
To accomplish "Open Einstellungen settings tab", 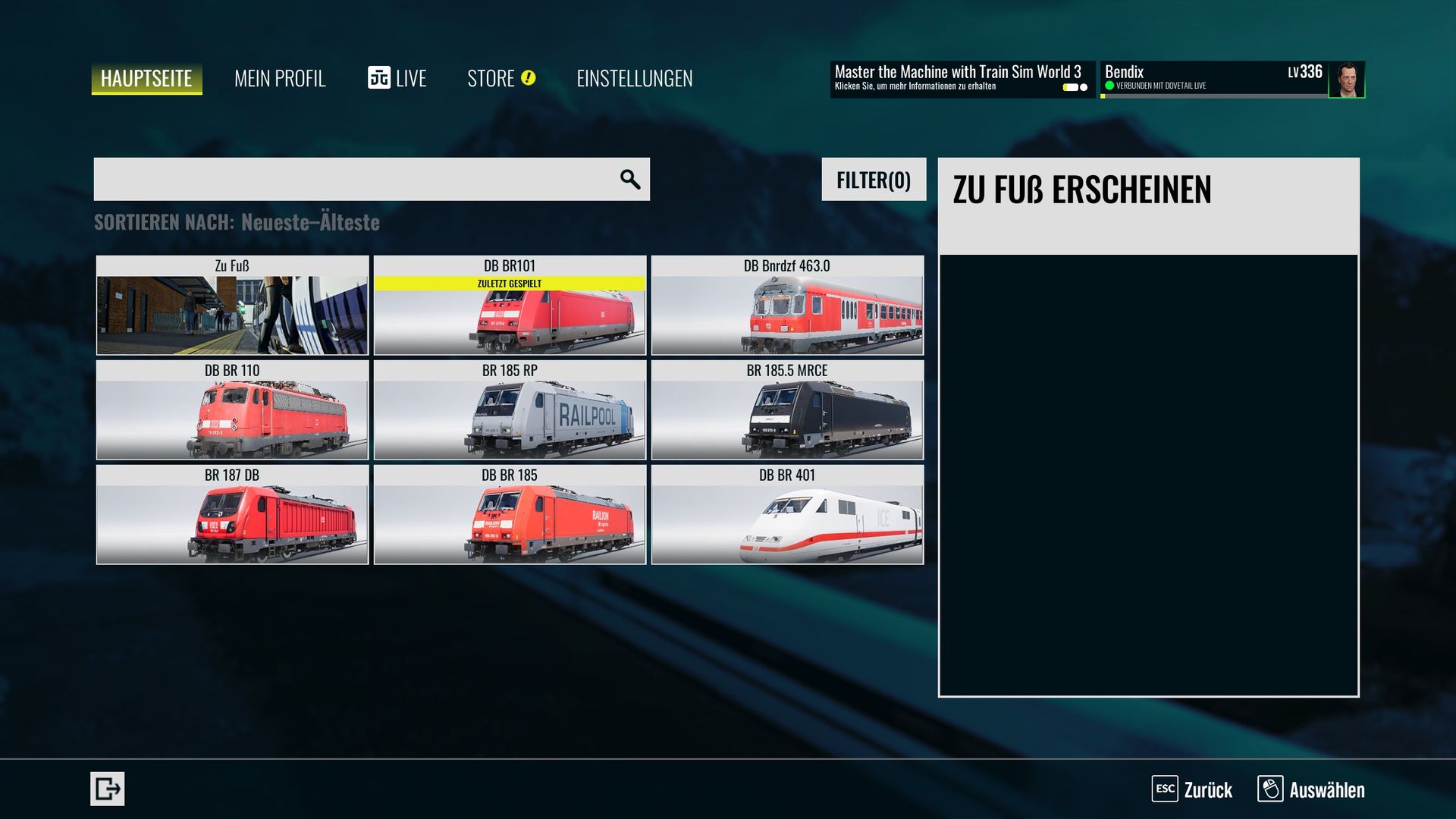I will (634, 79).
